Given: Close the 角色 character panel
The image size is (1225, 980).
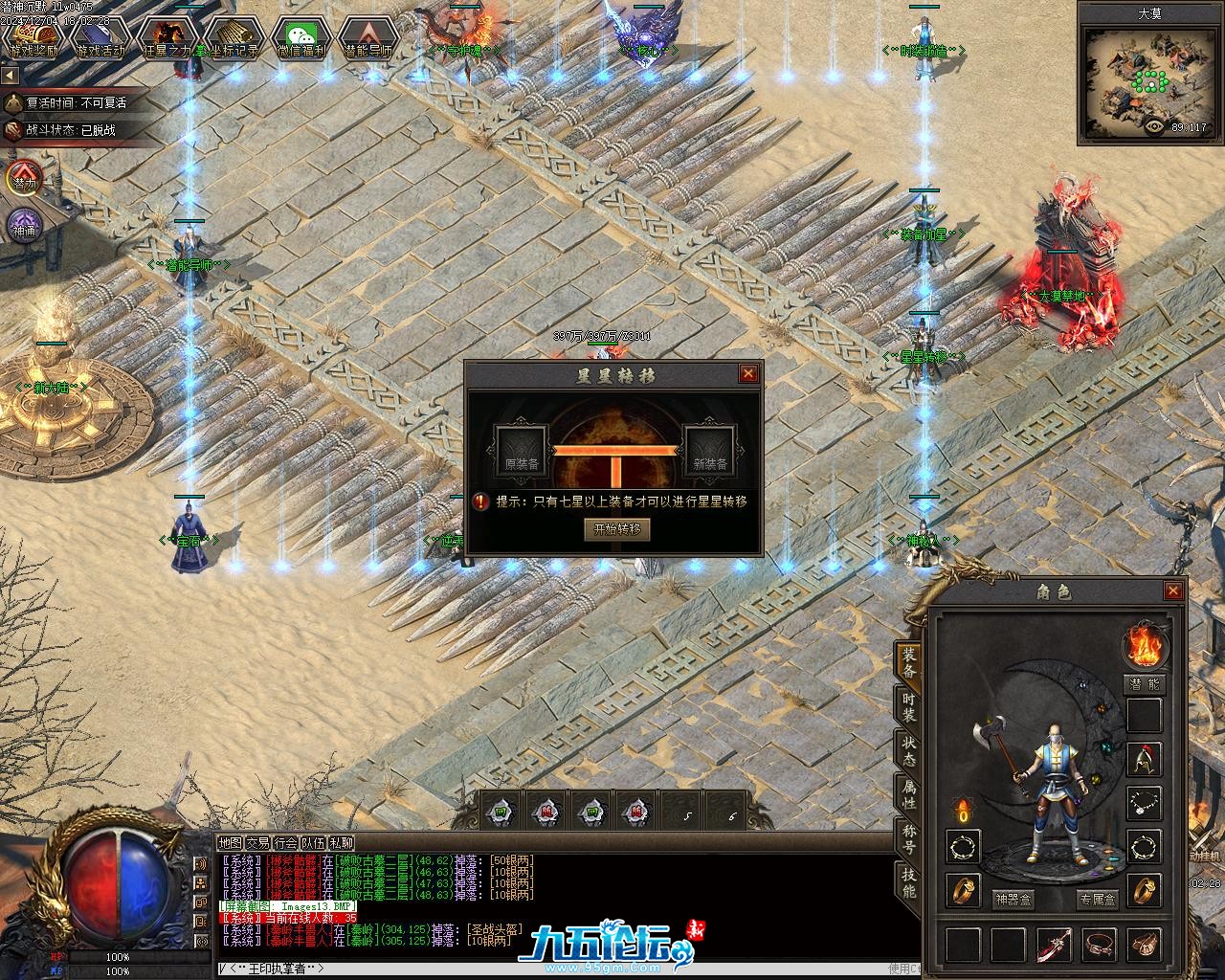Looking at the screenshot, I should tap(1173, 591).
